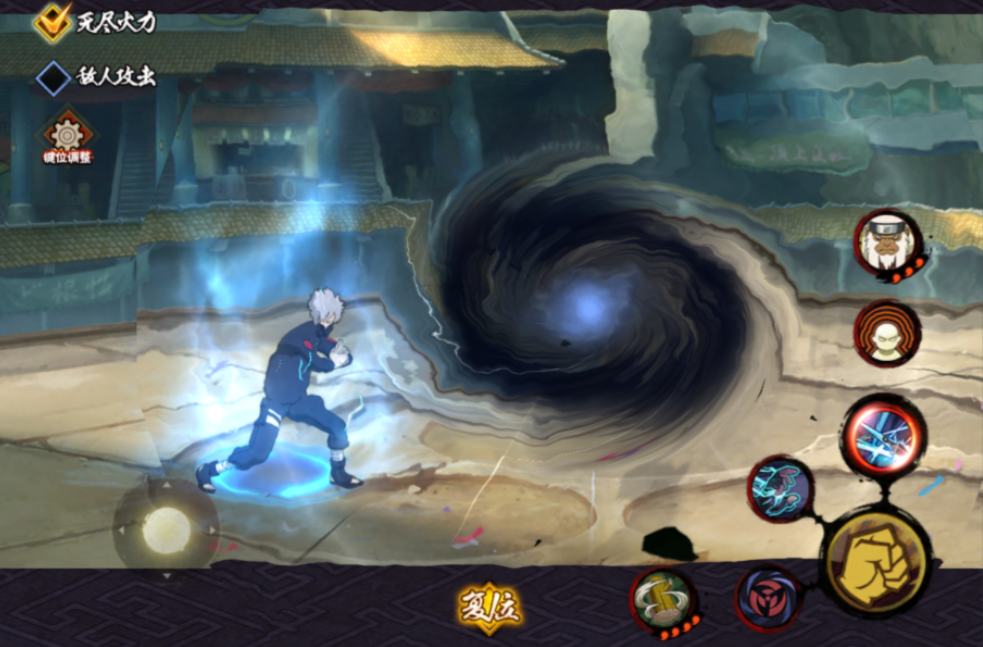Toggle the 无尽火力 checkbox
983x647 pixels.
[x=52, y=21]
